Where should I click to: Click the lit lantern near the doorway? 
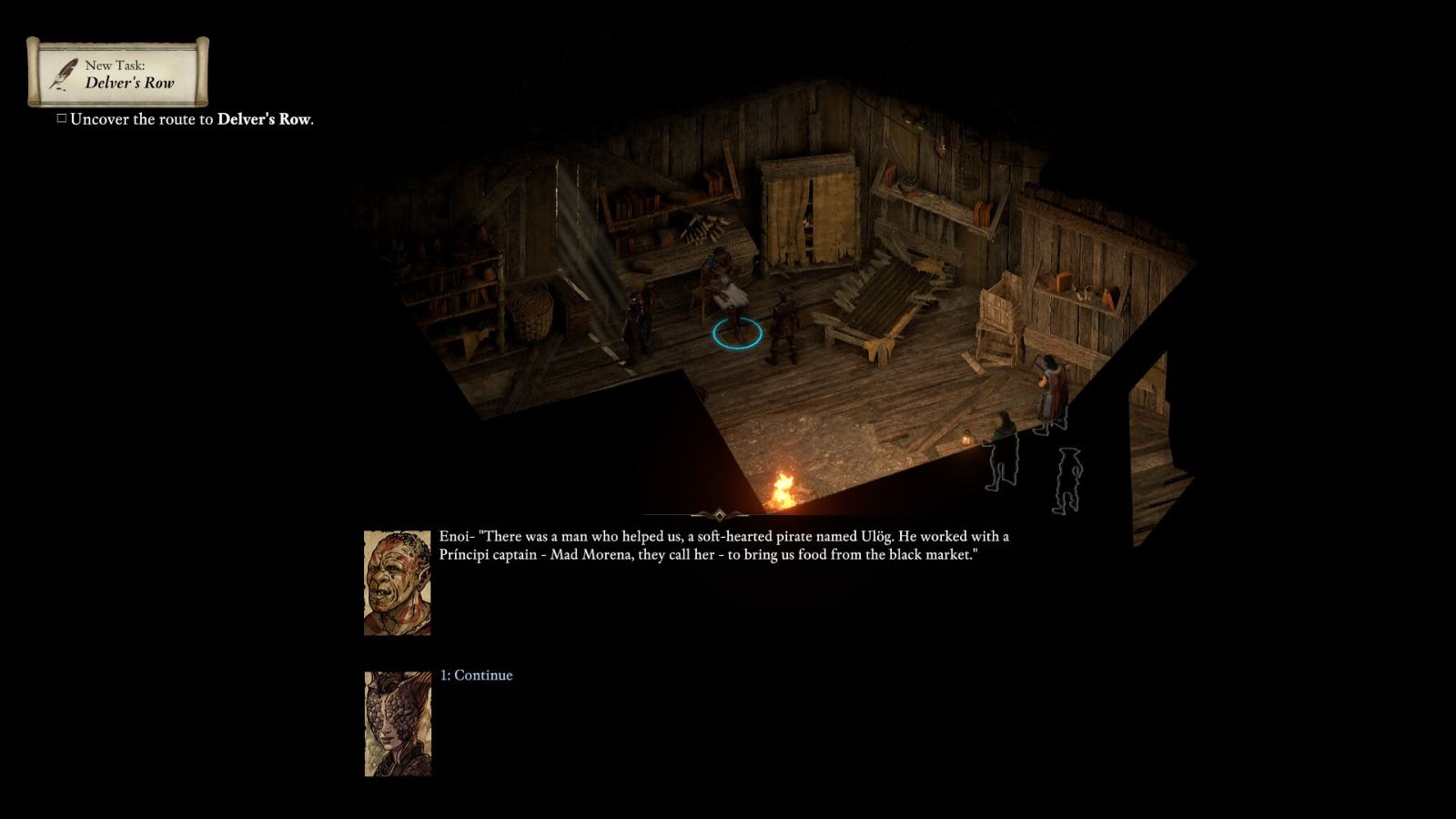[x=966, y=440]
